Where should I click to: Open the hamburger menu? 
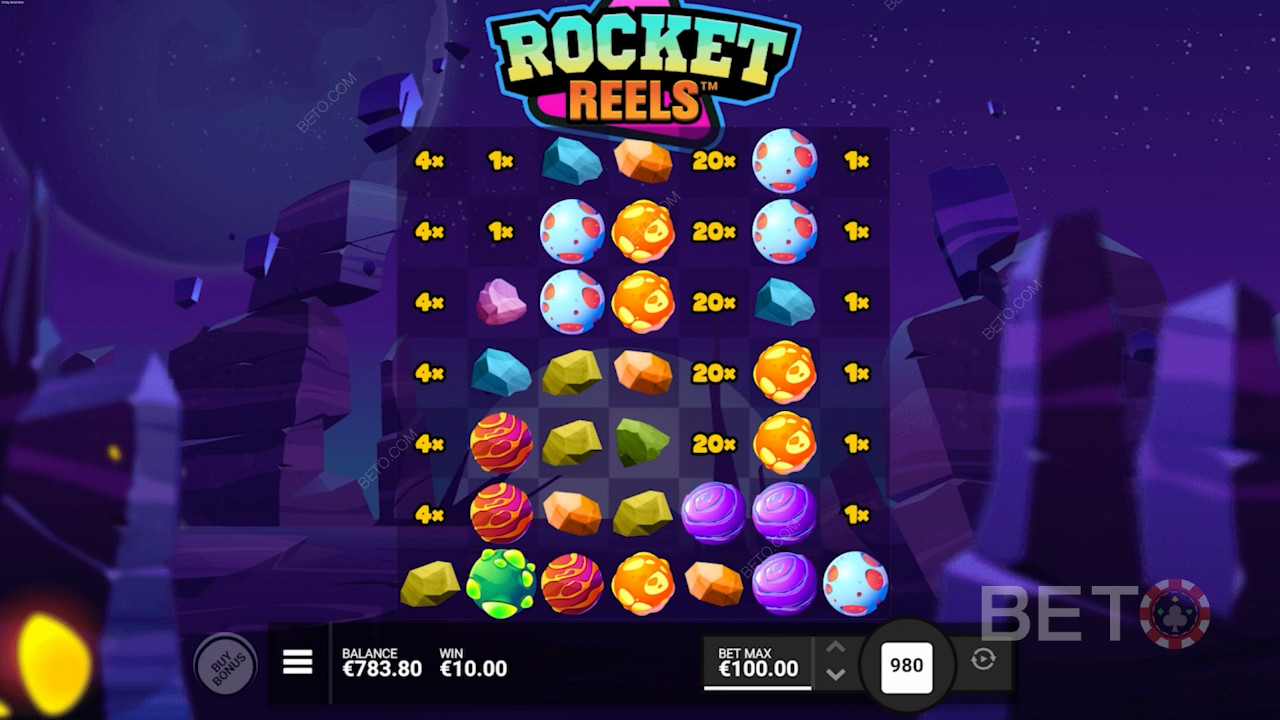297,663
